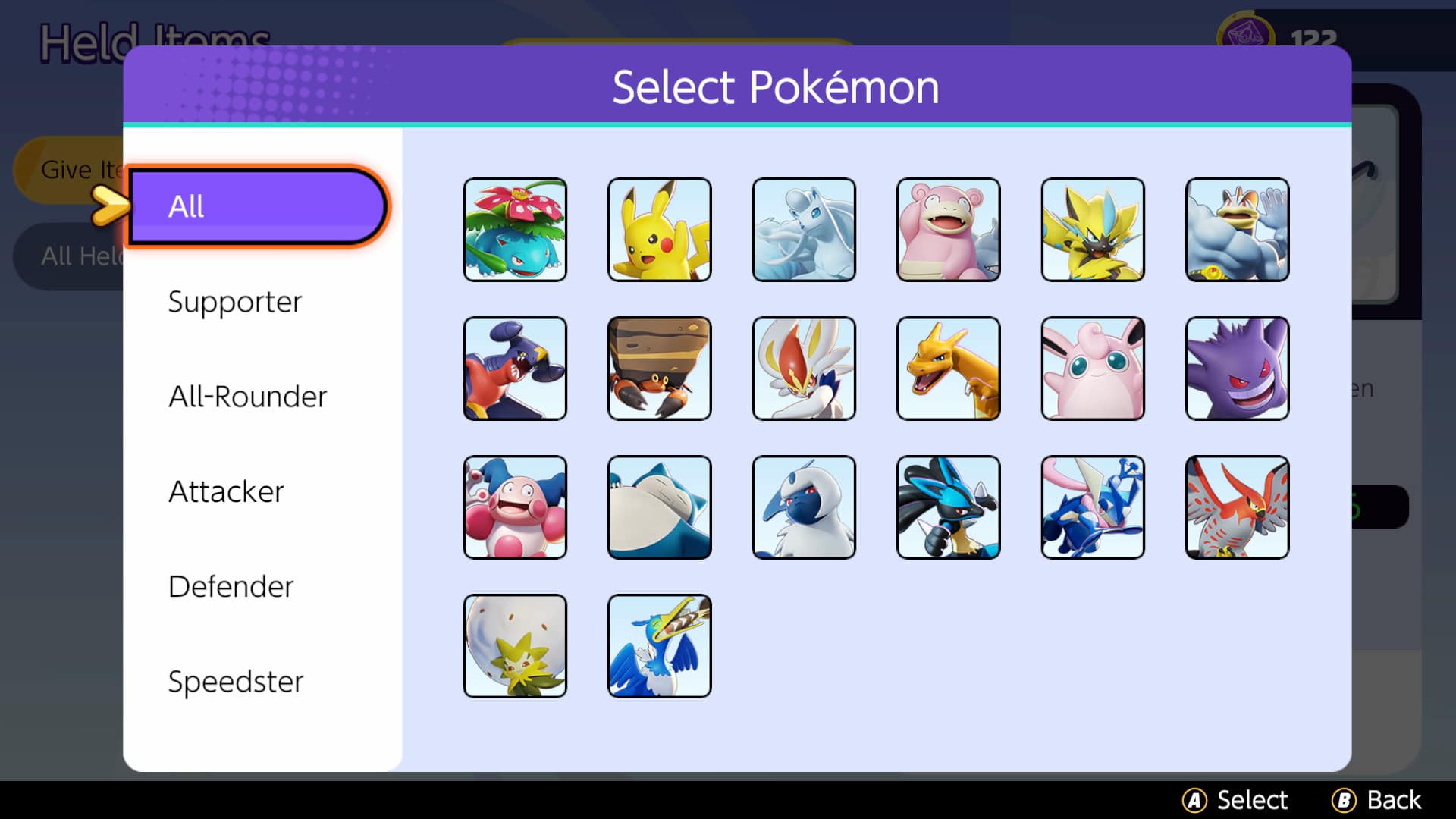Select Eldegoss's portrait

[x=515, y=645]
